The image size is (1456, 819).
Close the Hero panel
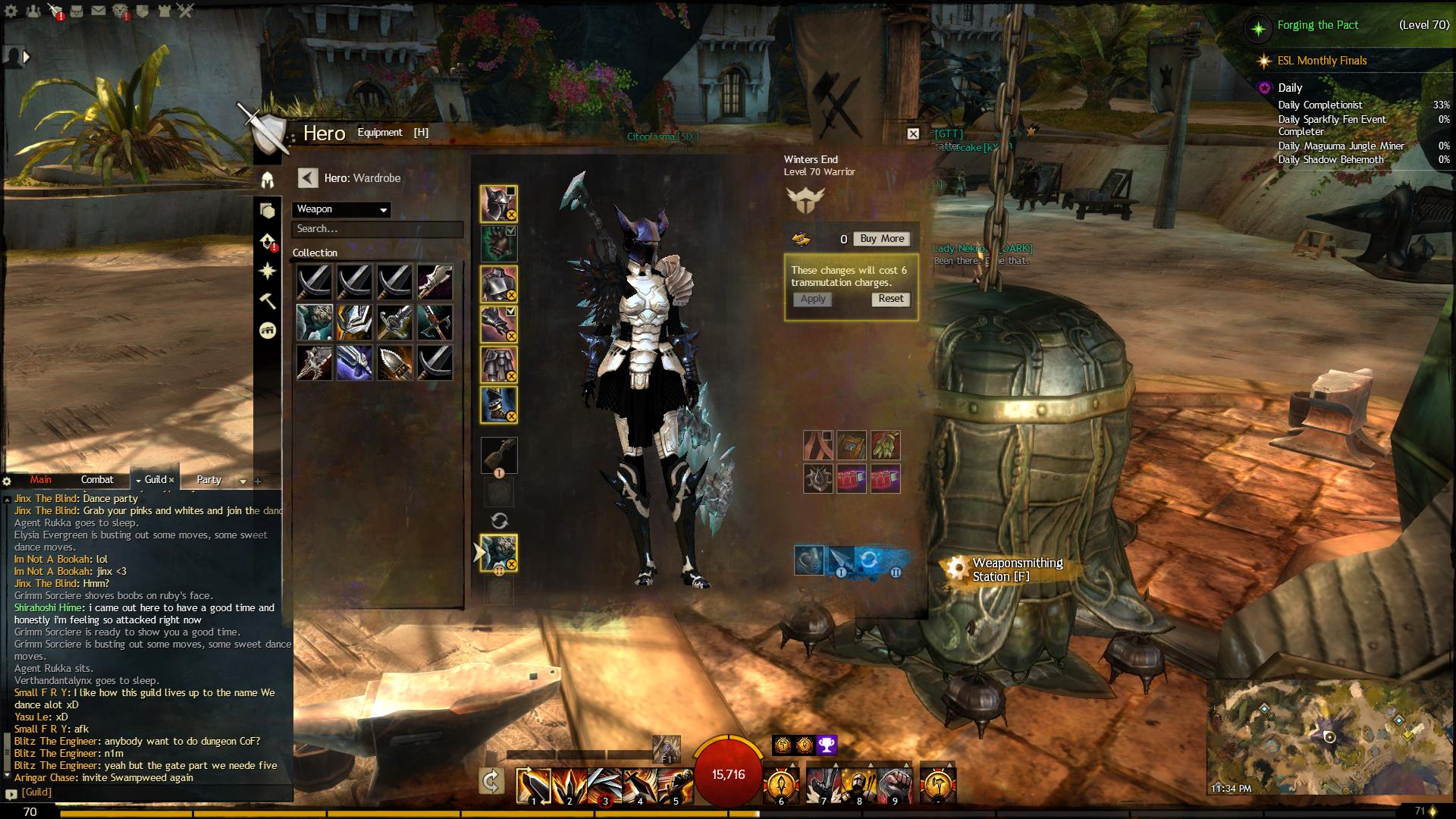(913, 134)
